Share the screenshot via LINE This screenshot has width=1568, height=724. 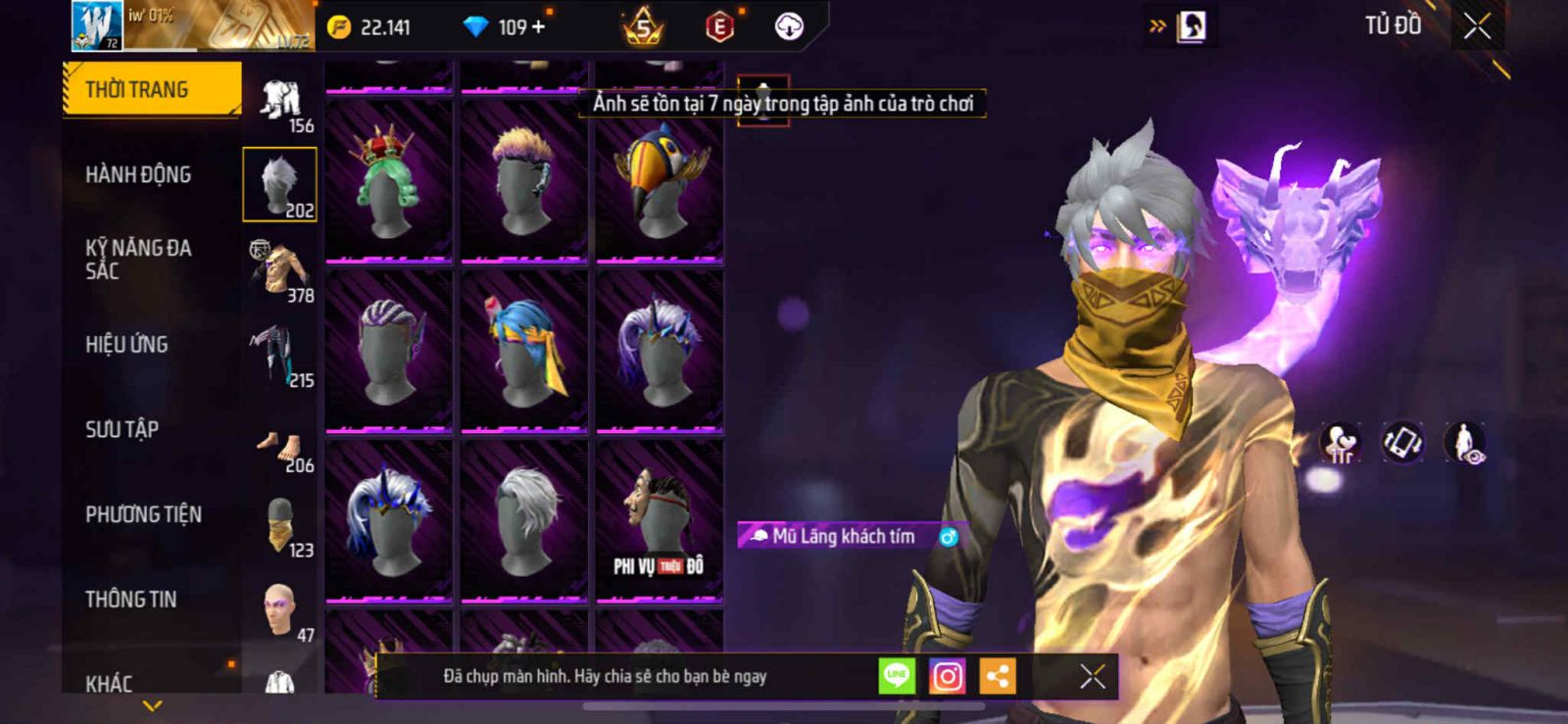pyautogui.click(x=897, y=676)
